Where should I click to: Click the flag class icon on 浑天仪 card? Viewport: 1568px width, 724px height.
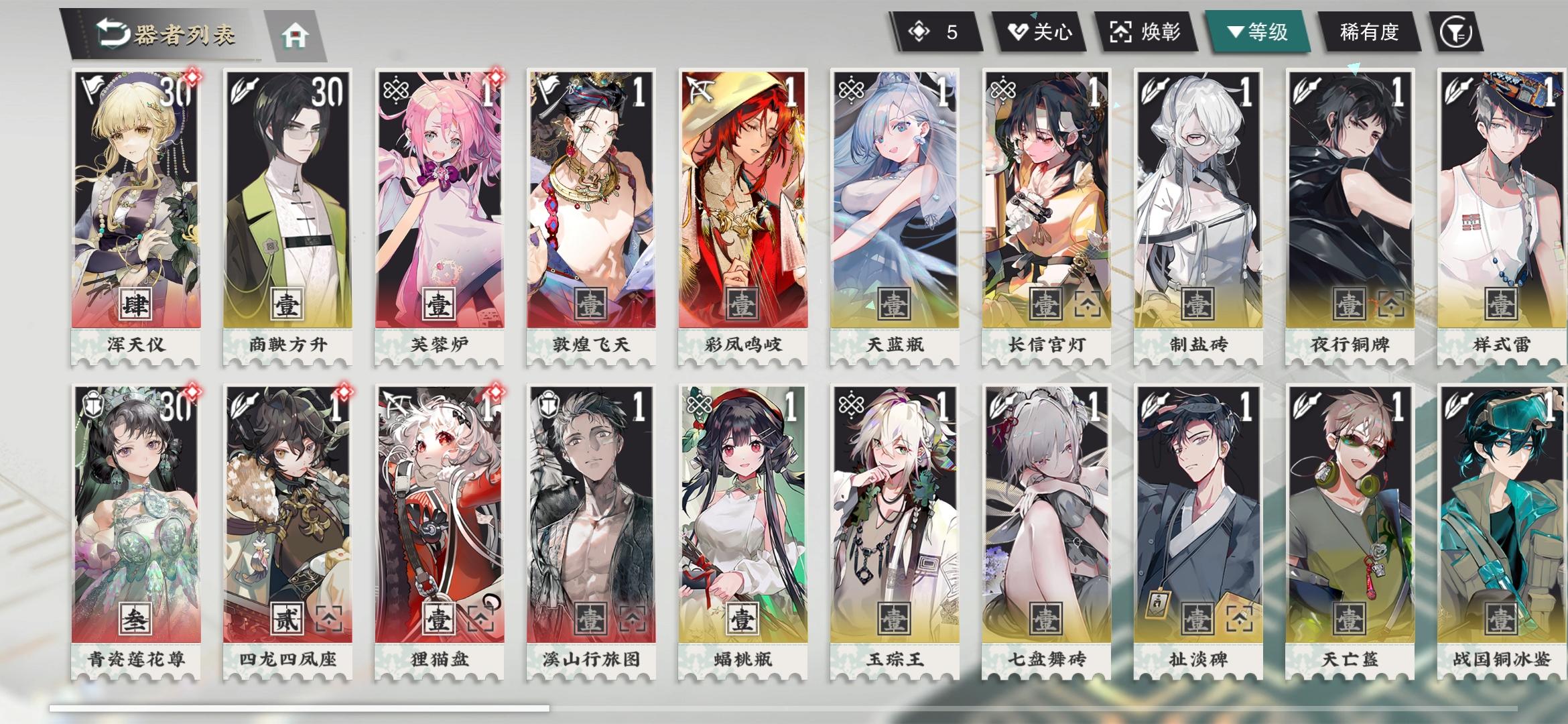coord(93,87)
